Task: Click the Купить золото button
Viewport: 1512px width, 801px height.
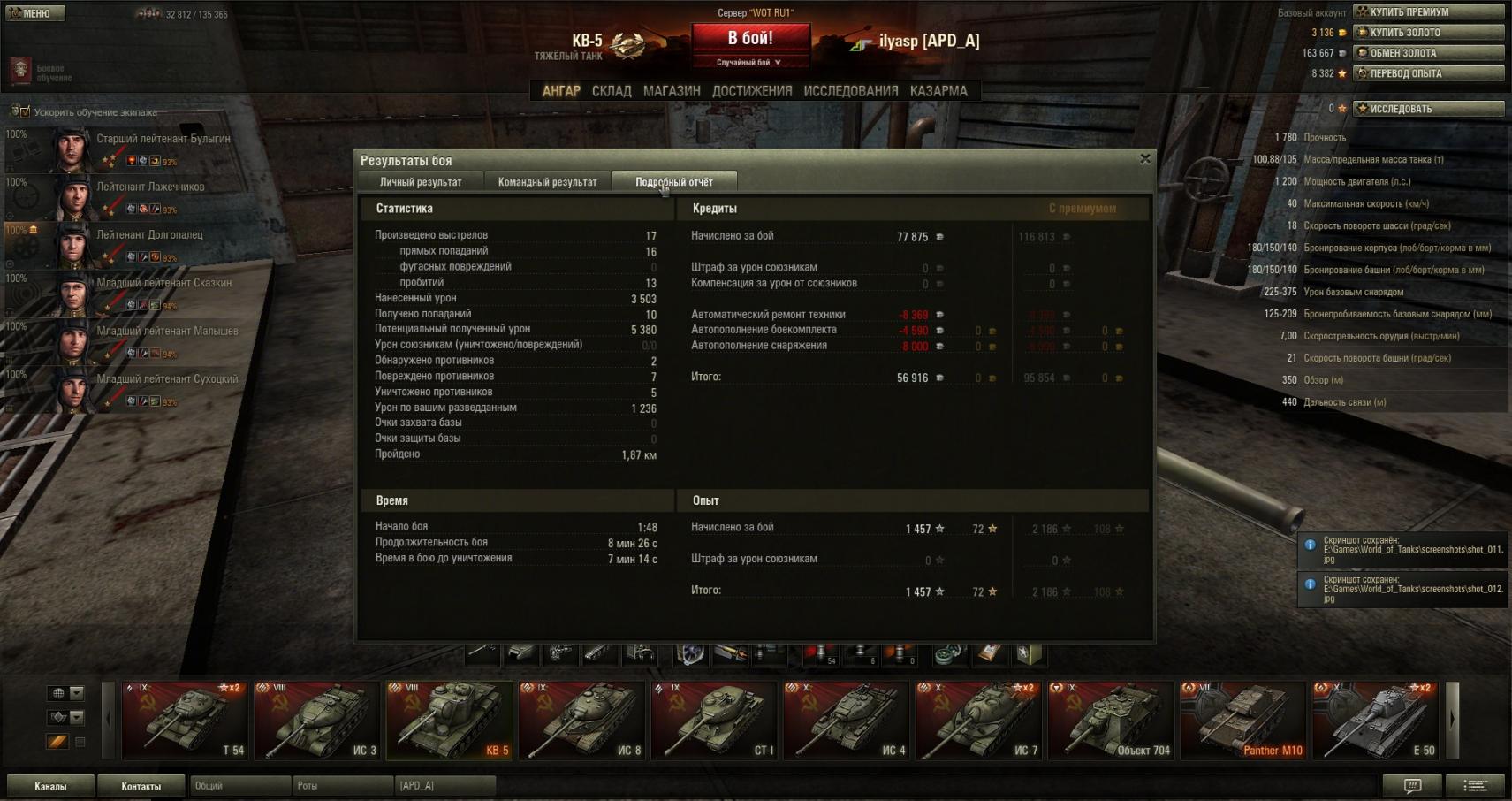Action: tap(1428, 33)
